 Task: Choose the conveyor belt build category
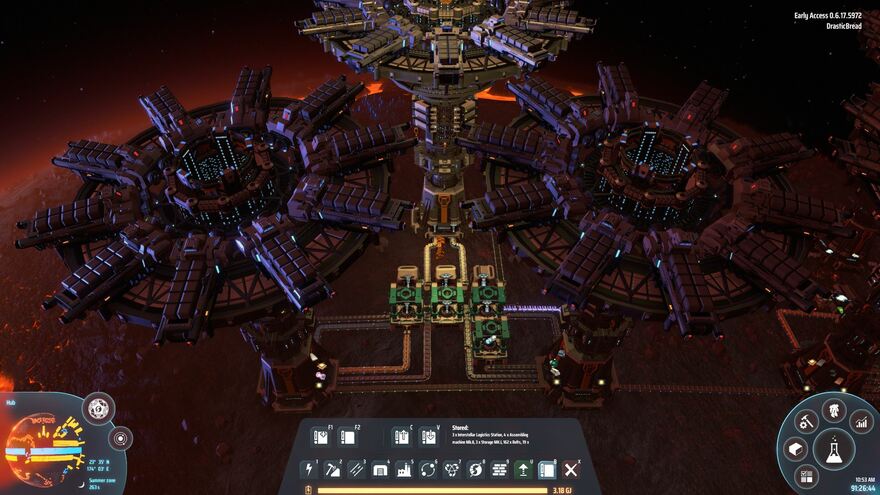(357, 469)
